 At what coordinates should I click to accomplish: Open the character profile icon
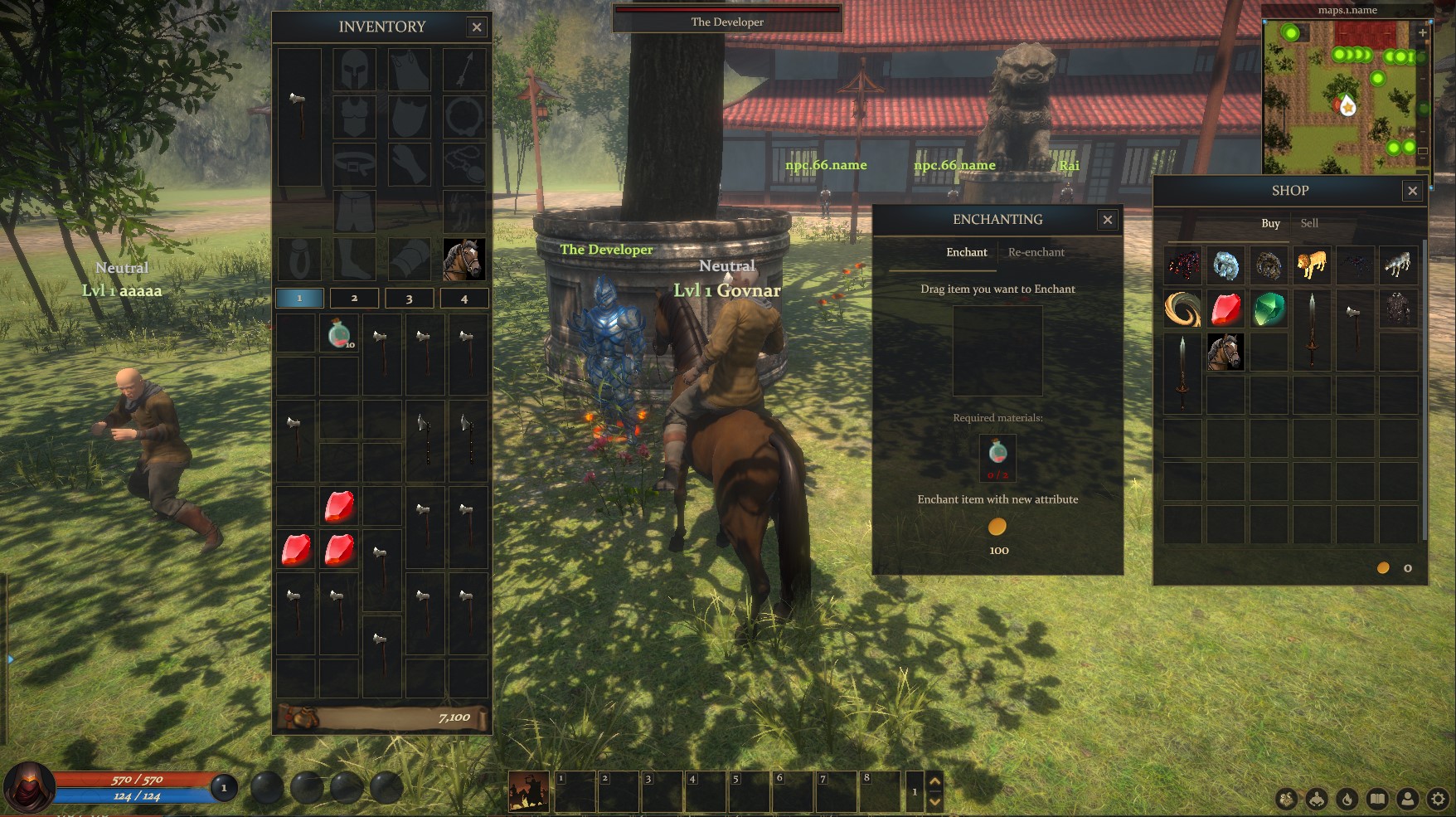tap(1408, 798)
